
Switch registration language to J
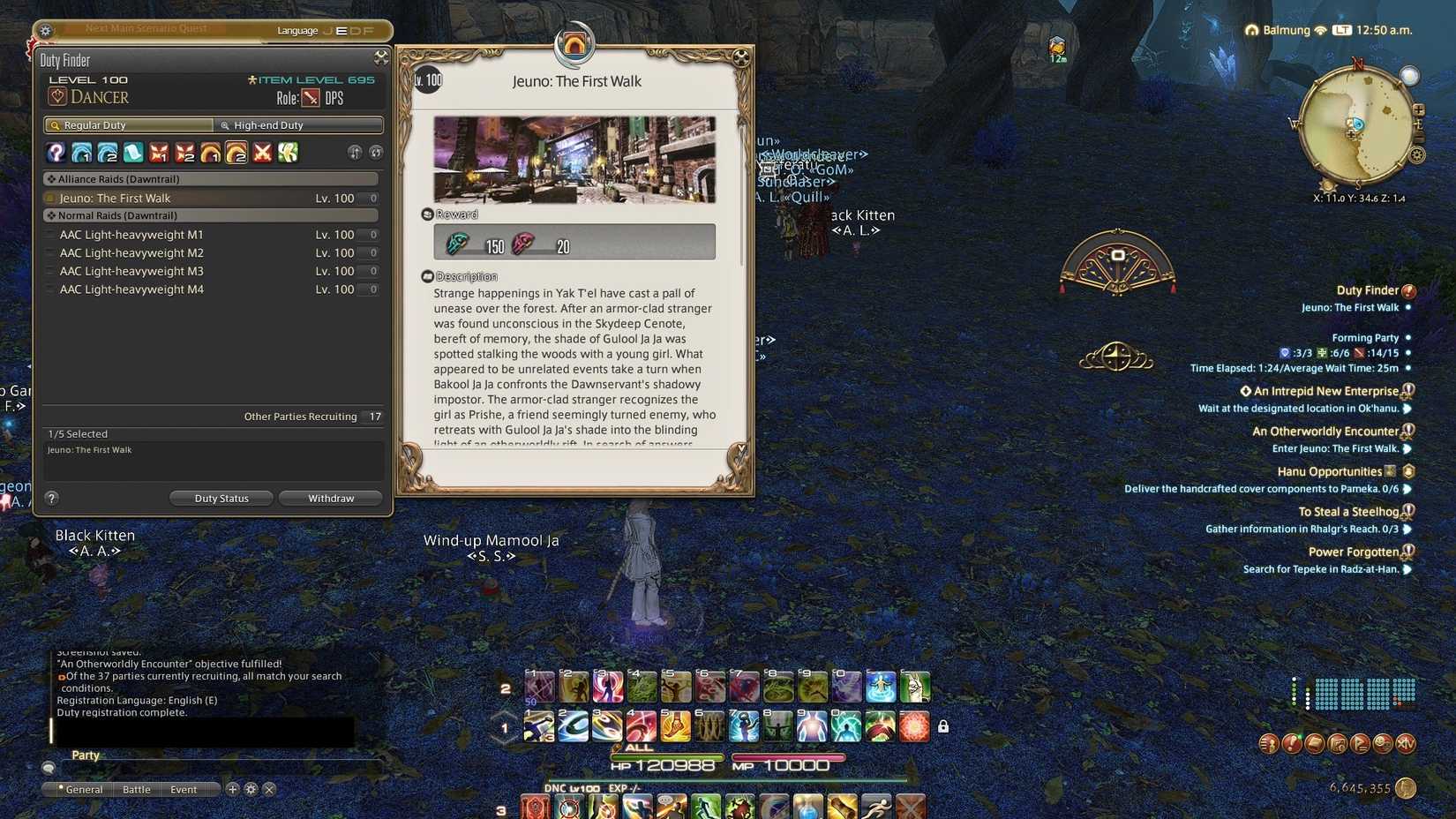326,30
